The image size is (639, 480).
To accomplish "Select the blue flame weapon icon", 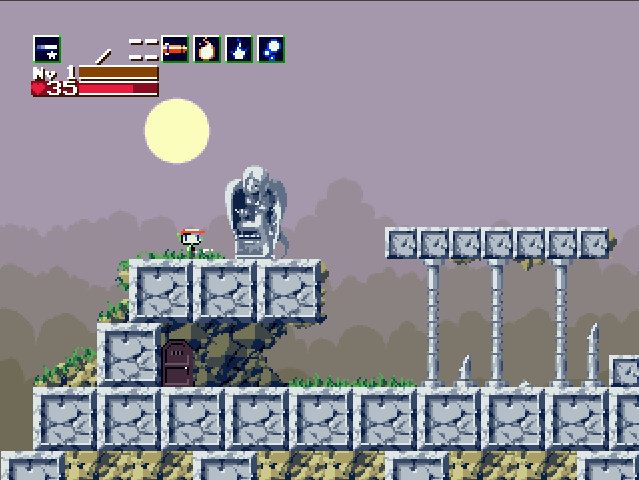I will tap(239, 48).
